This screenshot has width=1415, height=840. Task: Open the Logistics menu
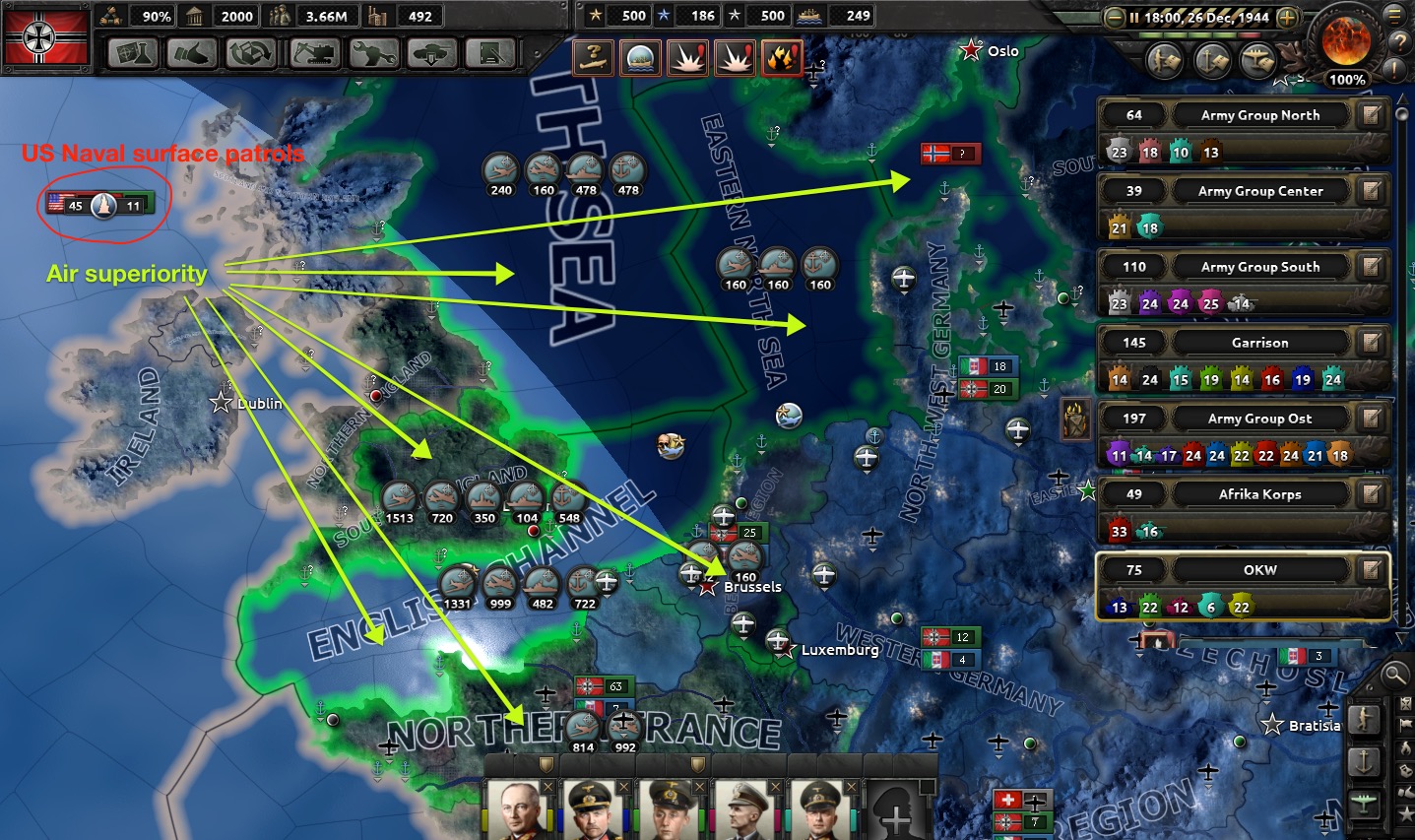491,53
